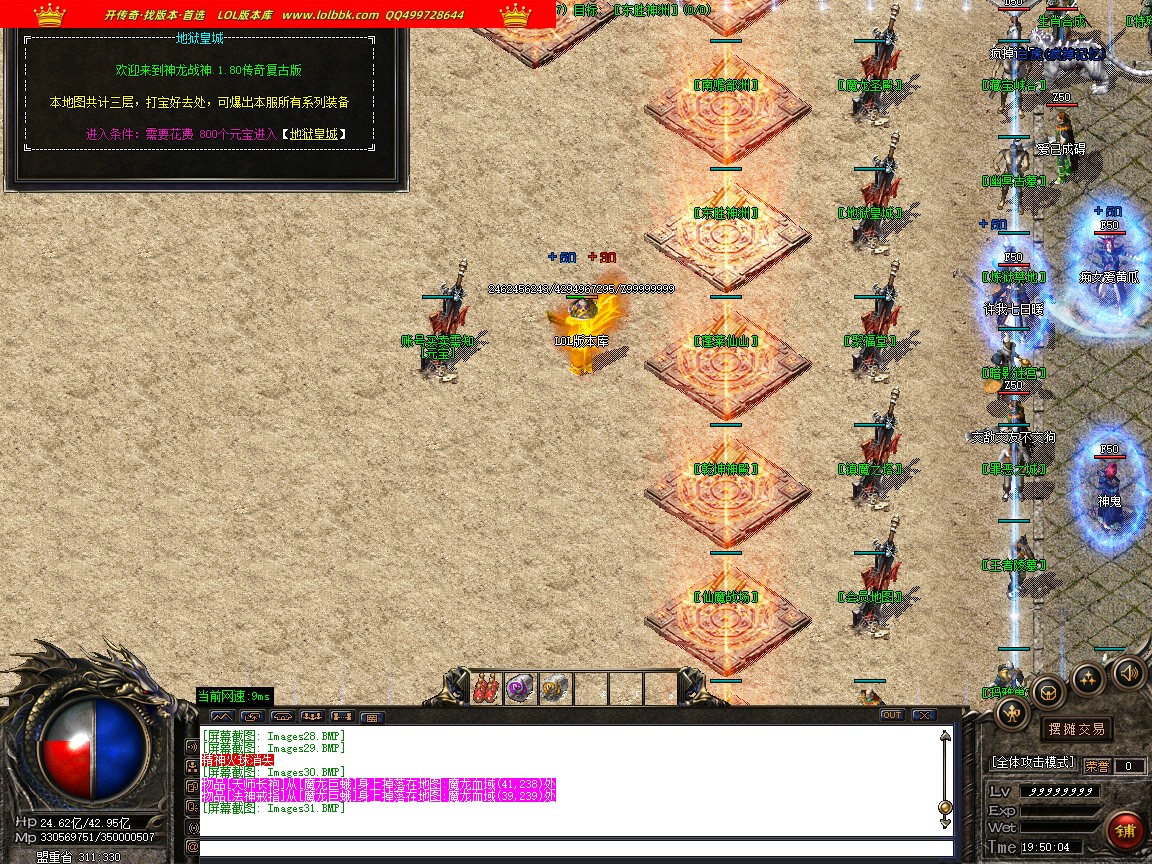
Task: Open the bag inventory icon
Action: 1048,690
